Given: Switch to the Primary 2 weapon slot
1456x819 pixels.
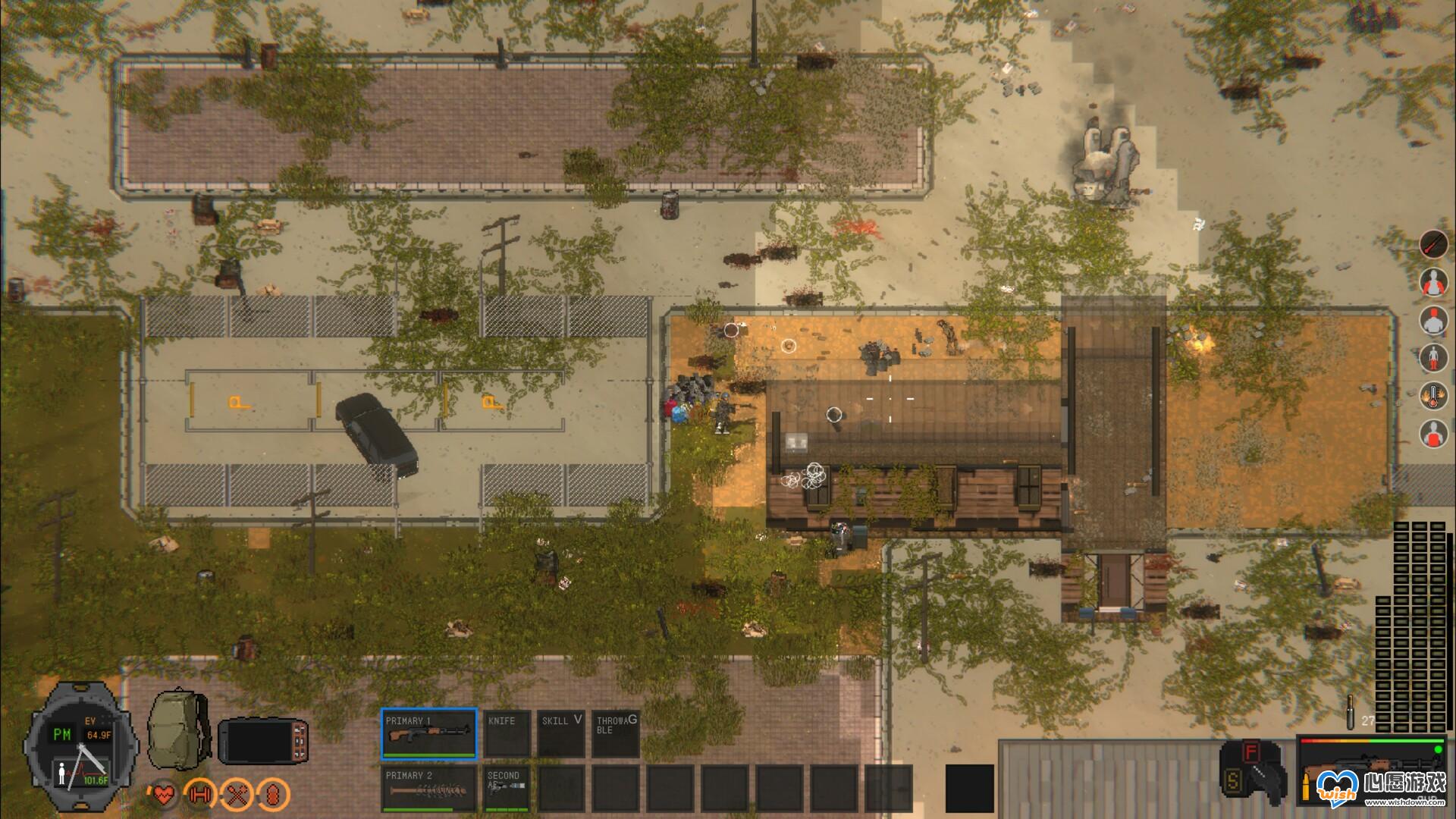Looking at the screenshot, I should [x=428, y=789].
